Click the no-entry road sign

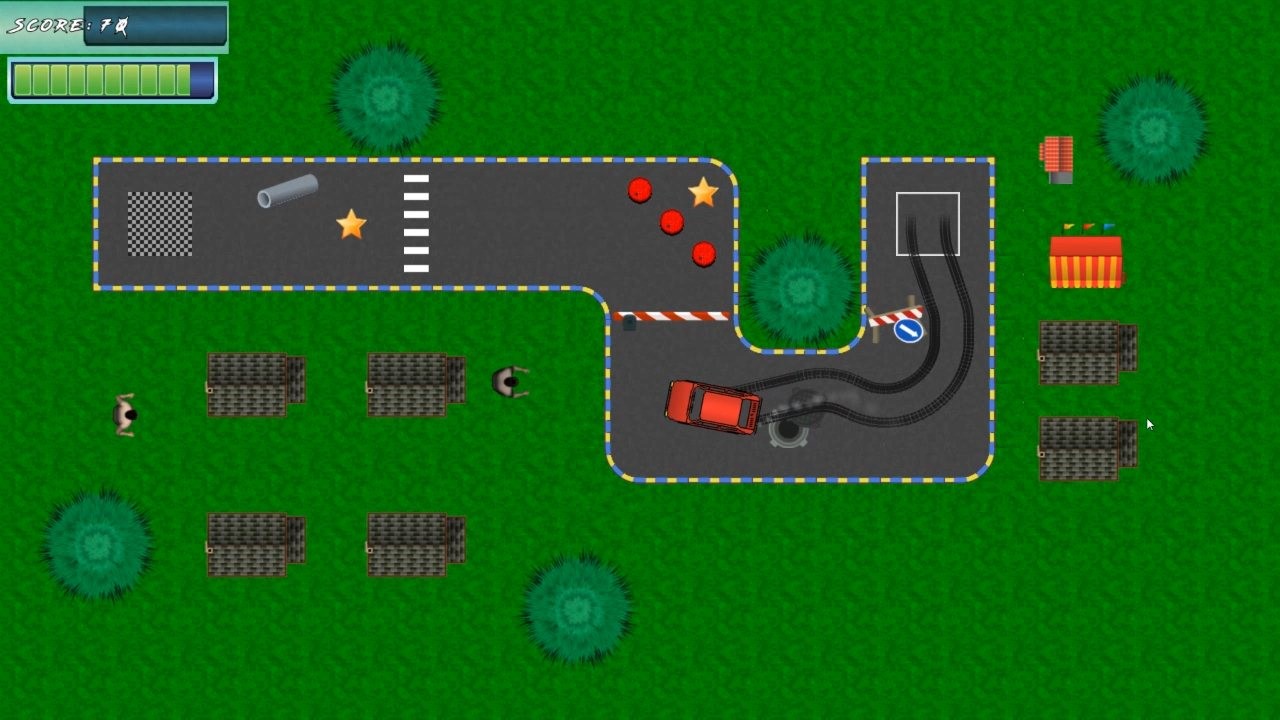click(x=909, y=330)
